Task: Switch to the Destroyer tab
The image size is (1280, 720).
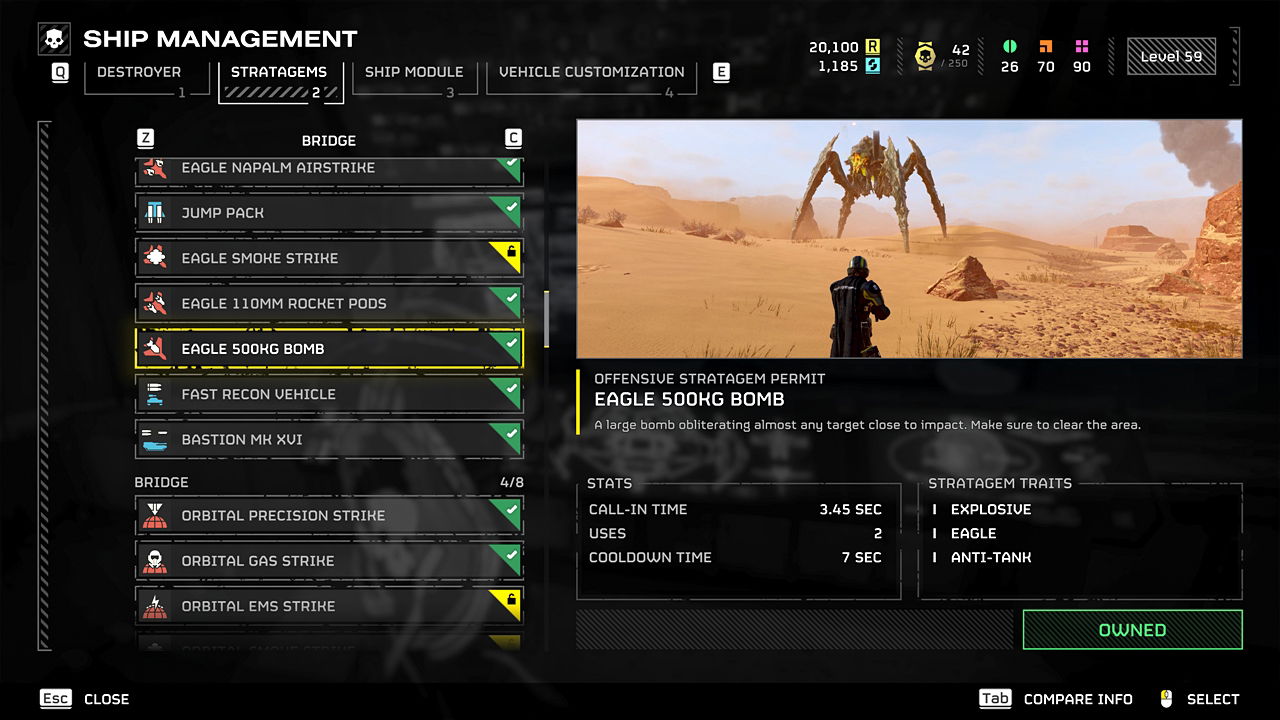Action: (139, 73)
